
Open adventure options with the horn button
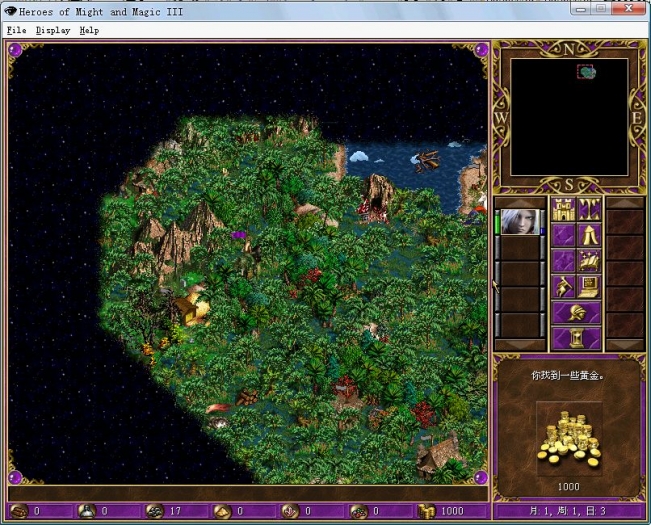click(x=564, y=288)
